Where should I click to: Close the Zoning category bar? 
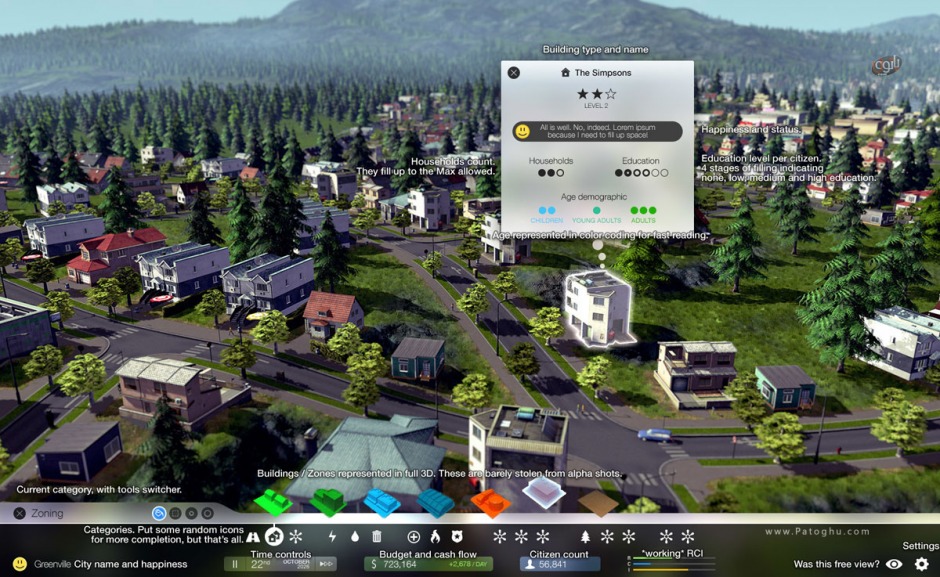point(19,513)
